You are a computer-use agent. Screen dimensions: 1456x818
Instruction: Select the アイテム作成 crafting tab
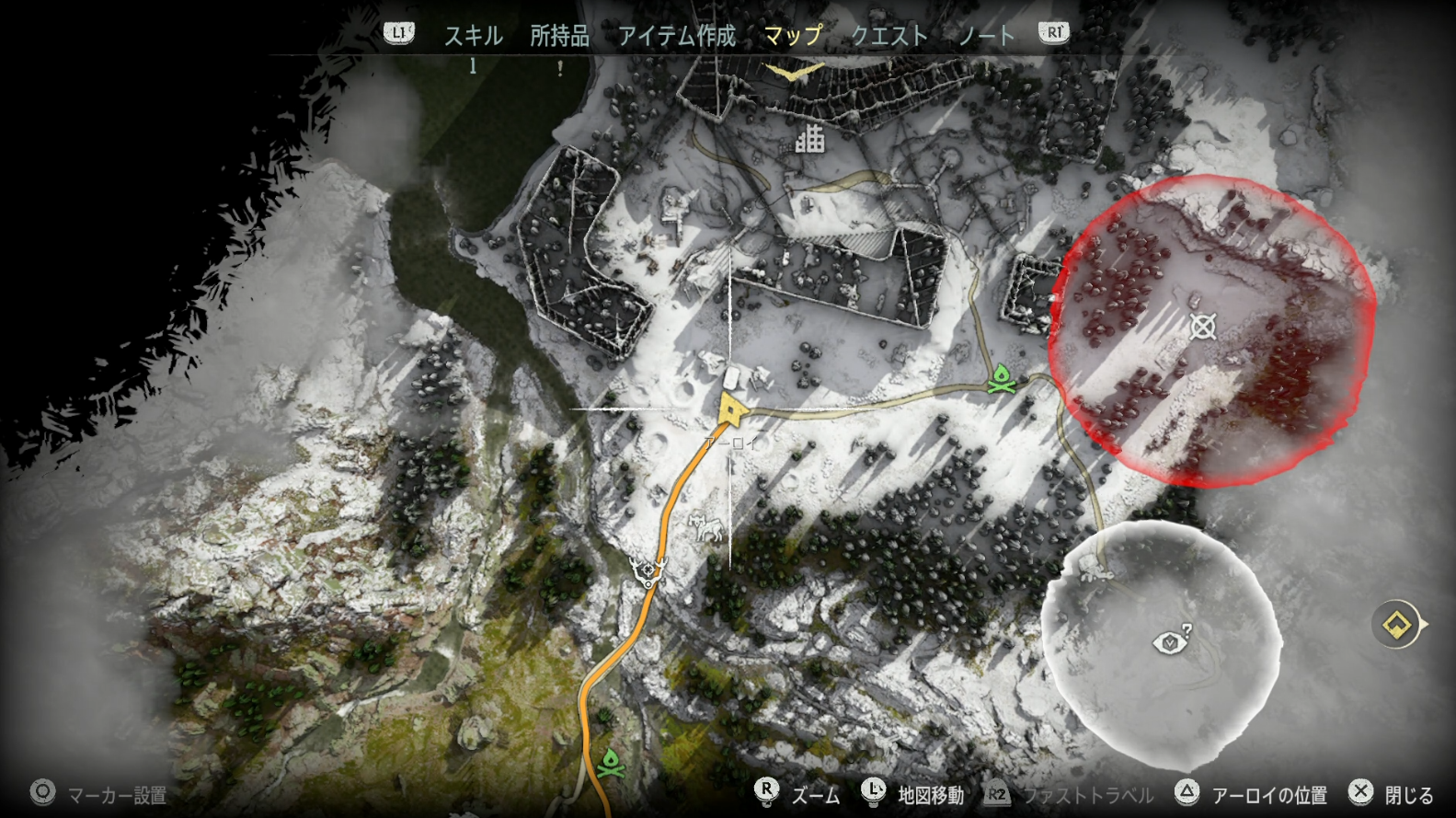pos(676,36)
